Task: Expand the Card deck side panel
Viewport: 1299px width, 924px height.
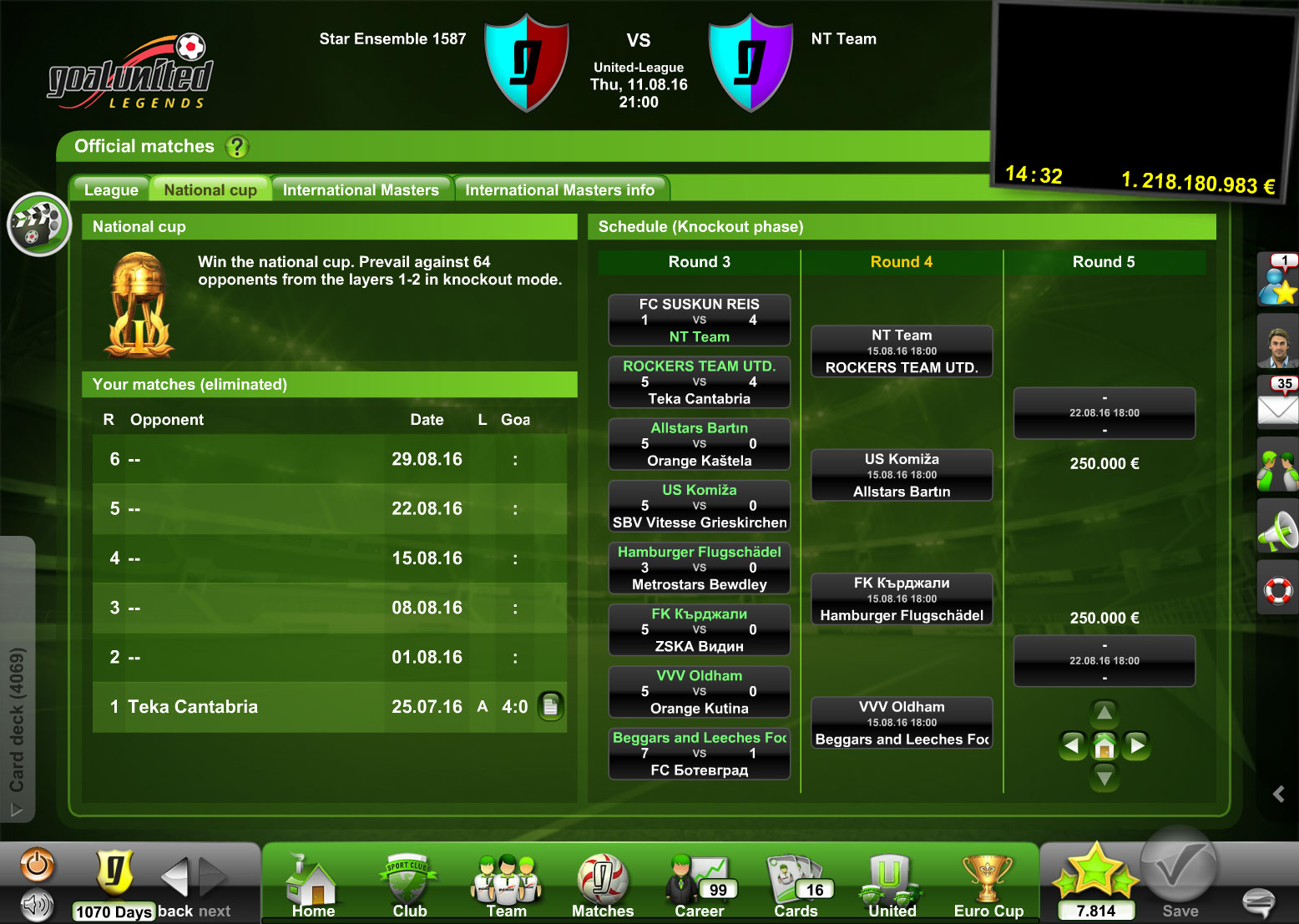Action: pyautogui.click(x=17, y=718)
